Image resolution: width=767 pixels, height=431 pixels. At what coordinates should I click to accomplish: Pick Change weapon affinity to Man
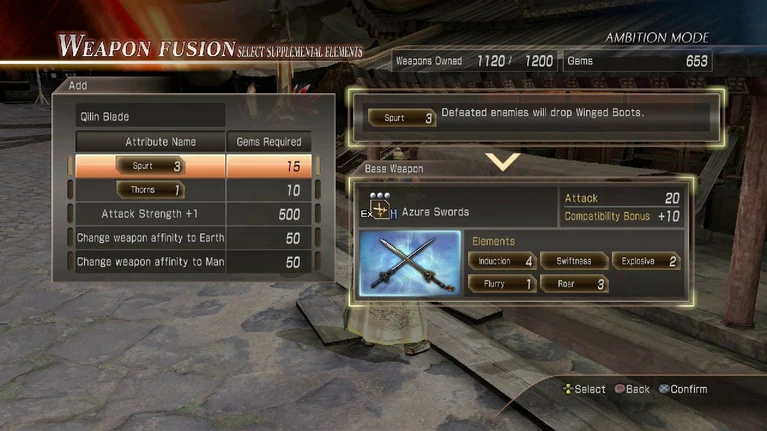190,262
